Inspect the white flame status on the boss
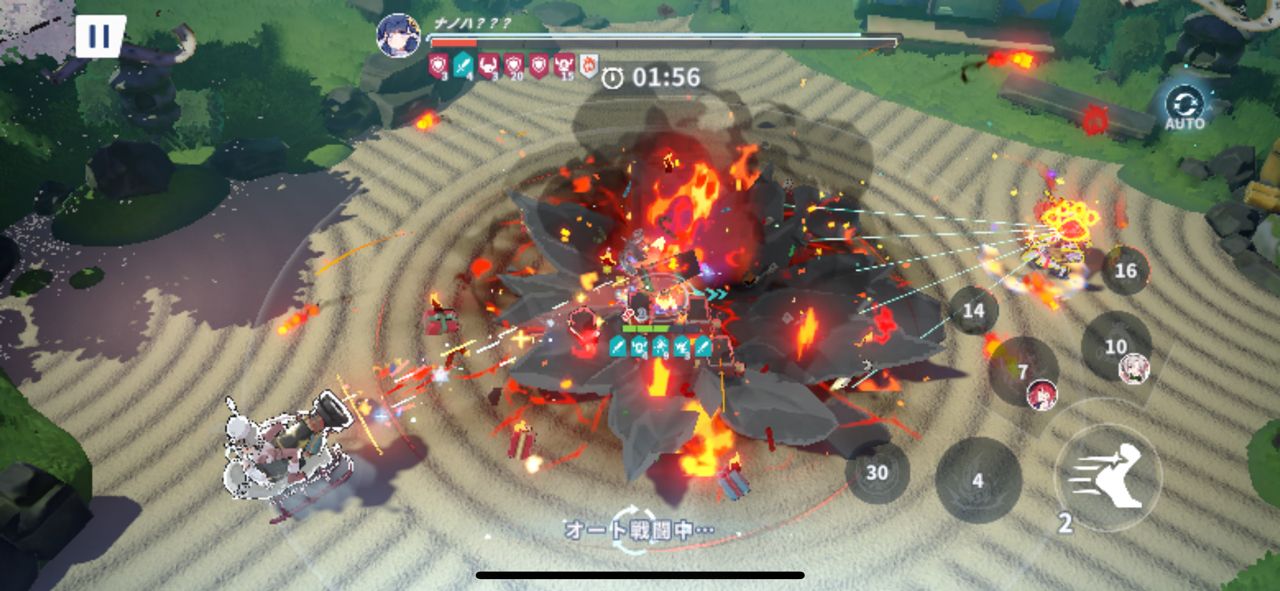 tap(589, 67)
